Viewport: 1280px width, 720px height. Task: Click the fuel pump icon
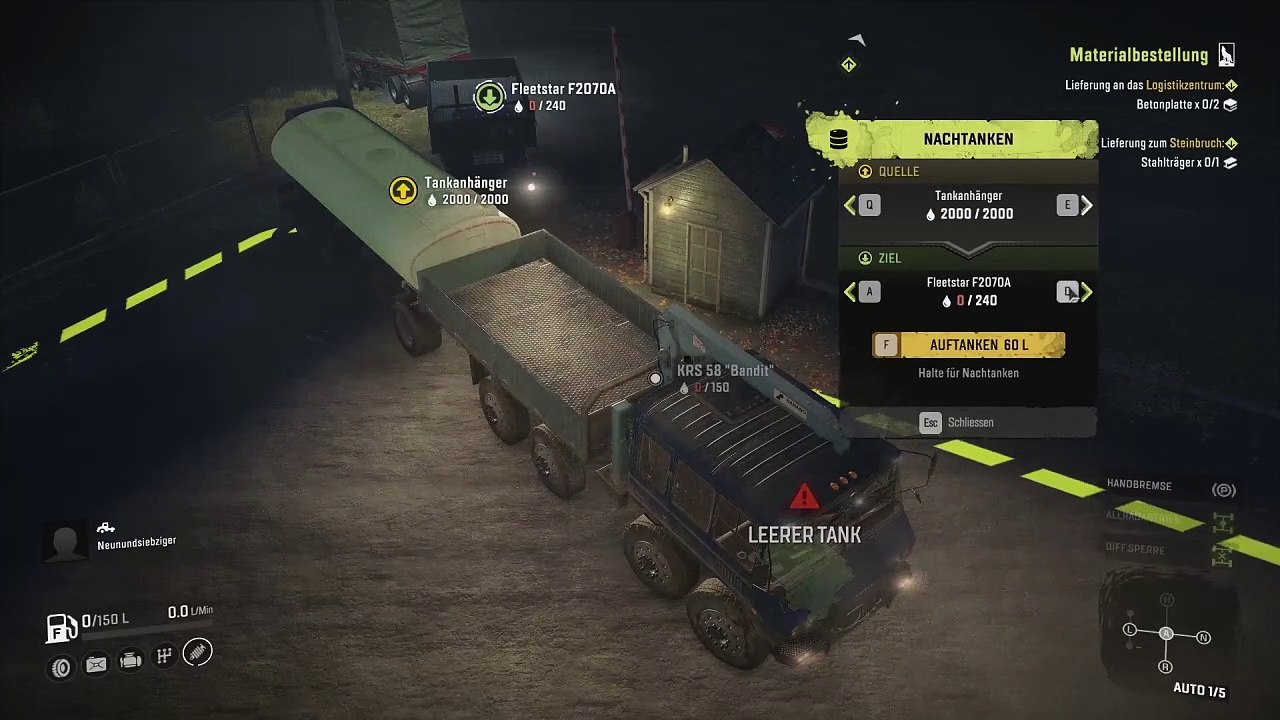tap(62, 627)
